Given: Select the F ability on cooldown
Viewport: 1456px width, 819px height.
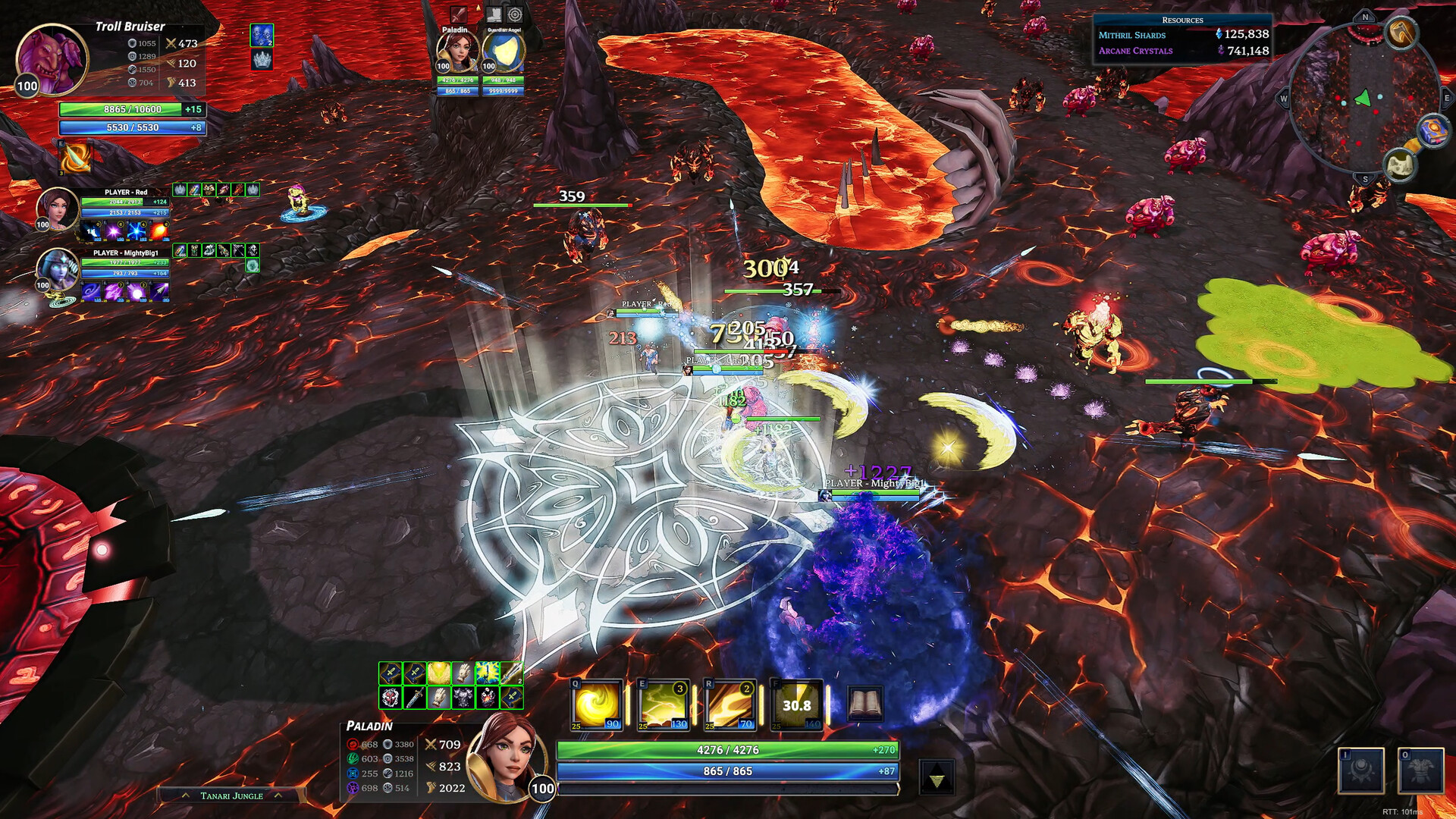Looking at the screenshot, I should (x=796, y=704).
